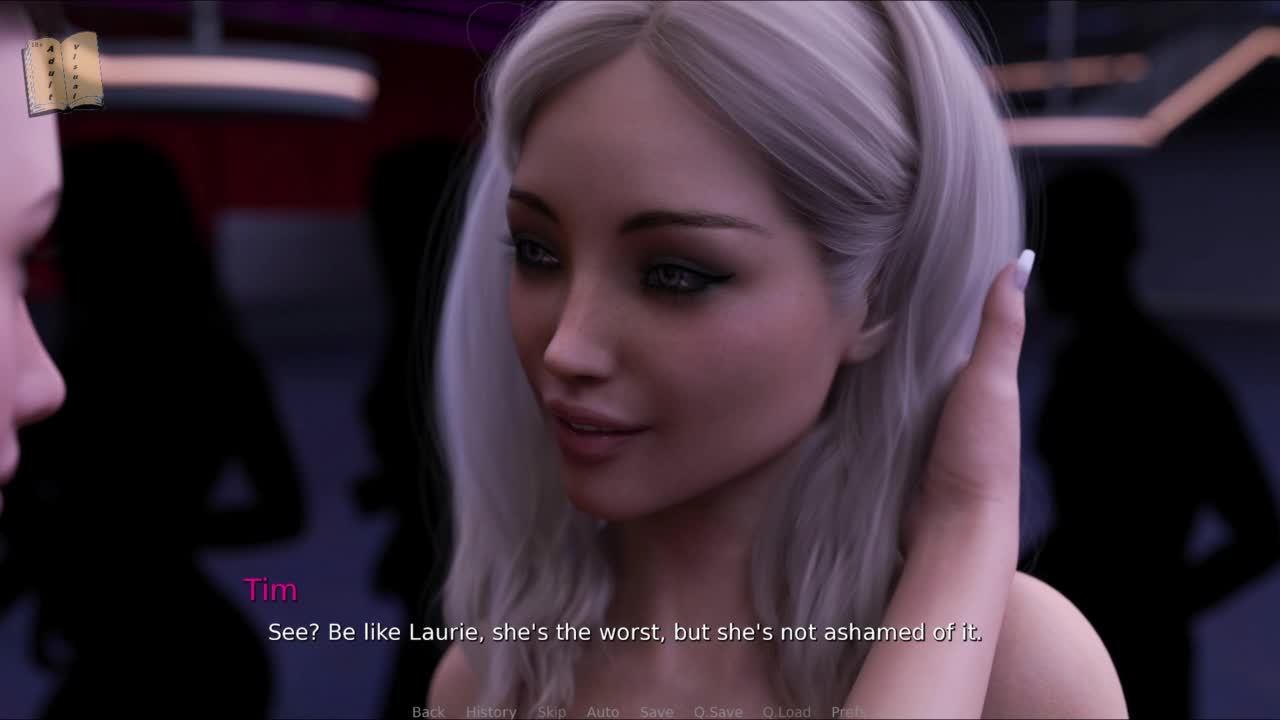Open the Prefs preferences menu
Image resolution: width=1280 pixels, height=720 pixels.
848,712
